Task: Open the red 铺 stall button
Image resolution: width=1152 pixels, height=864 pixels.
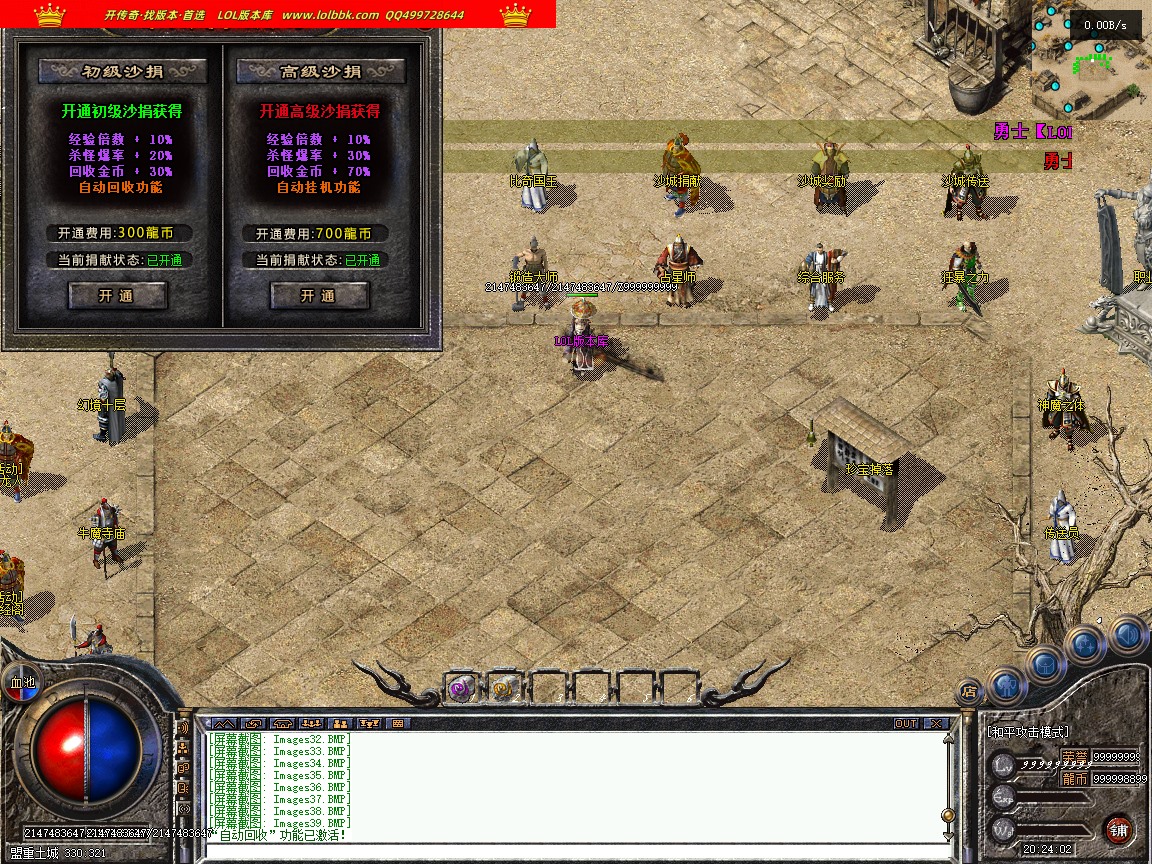Action: click(x=1118, y=828)
